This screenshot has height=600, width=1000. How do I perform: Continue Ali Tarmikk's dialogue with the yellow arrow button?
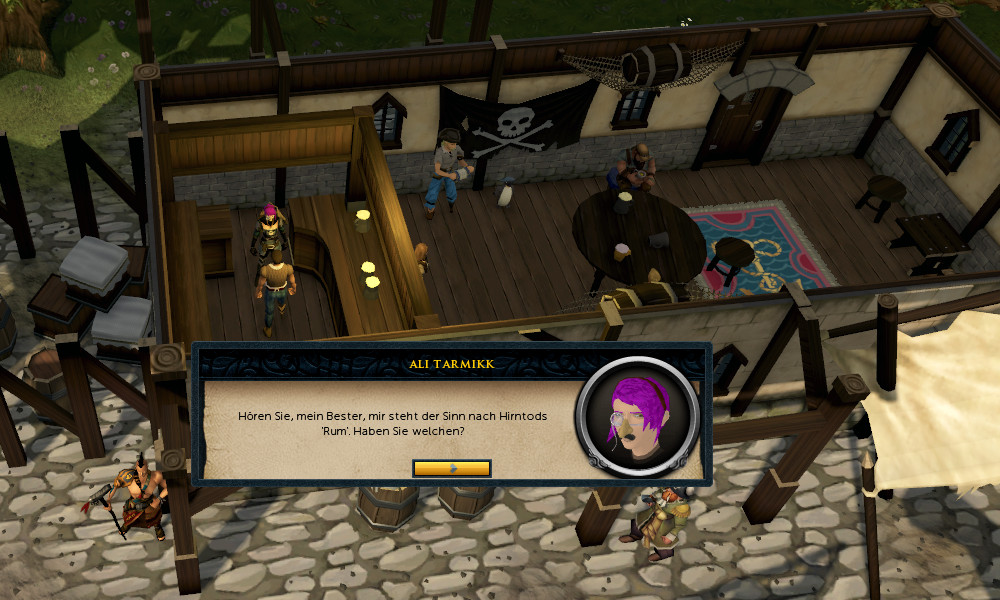451,467
